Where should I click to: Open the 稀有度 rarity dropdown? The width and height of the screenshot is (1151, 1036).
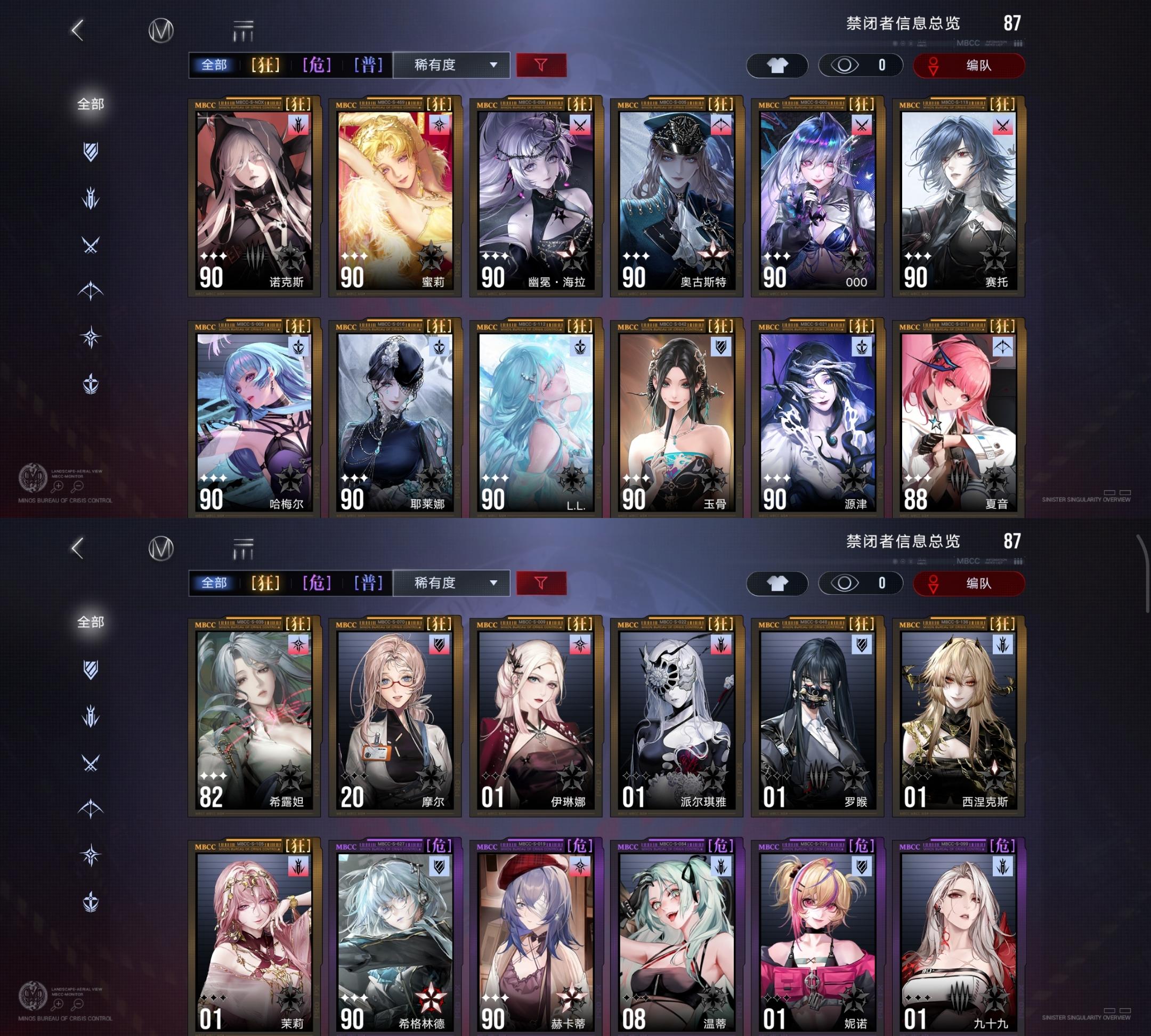(x=450, y=65)
